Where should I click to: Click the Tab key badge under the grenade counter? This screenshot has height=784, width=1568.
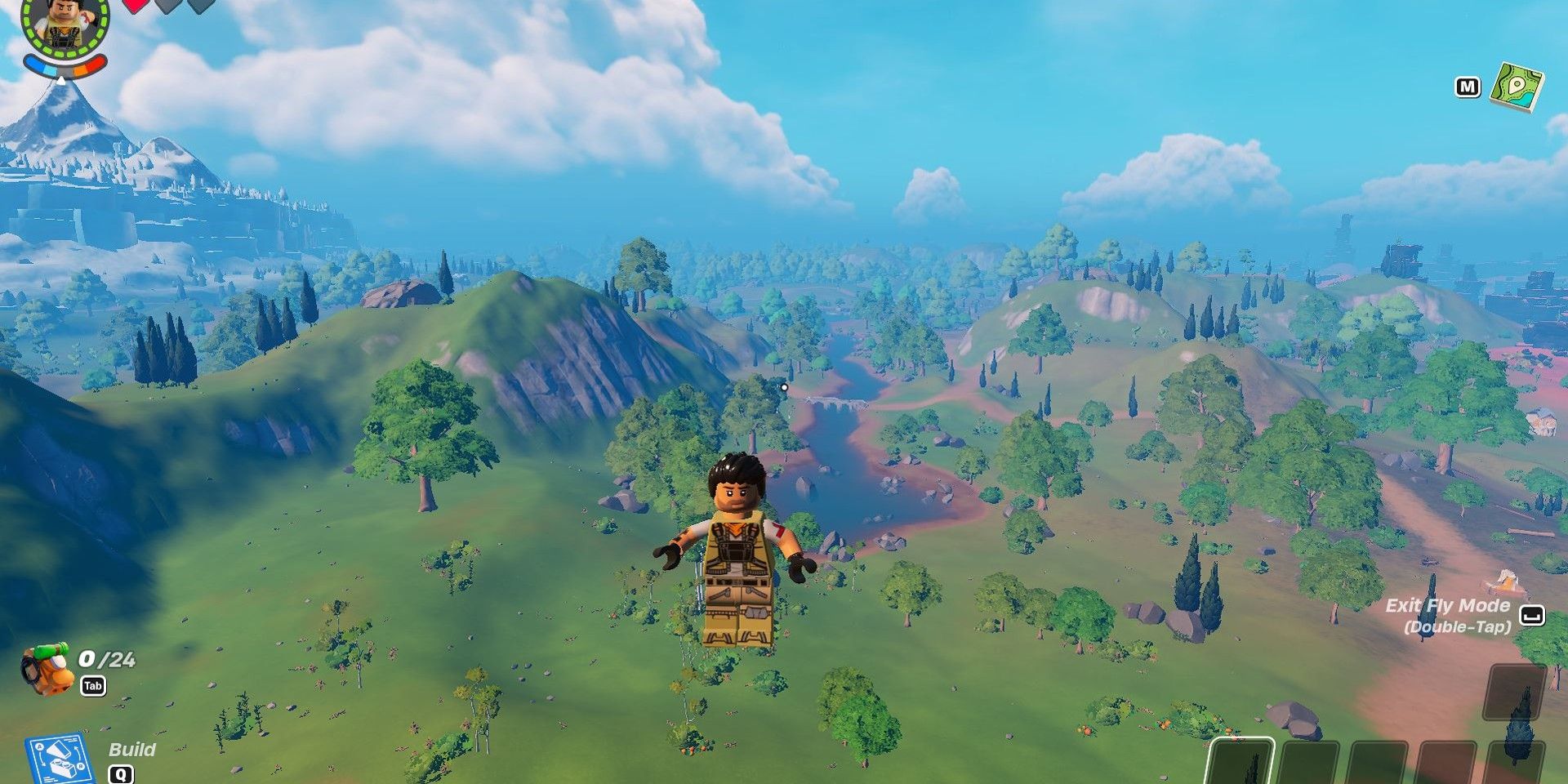click(94, 686)
